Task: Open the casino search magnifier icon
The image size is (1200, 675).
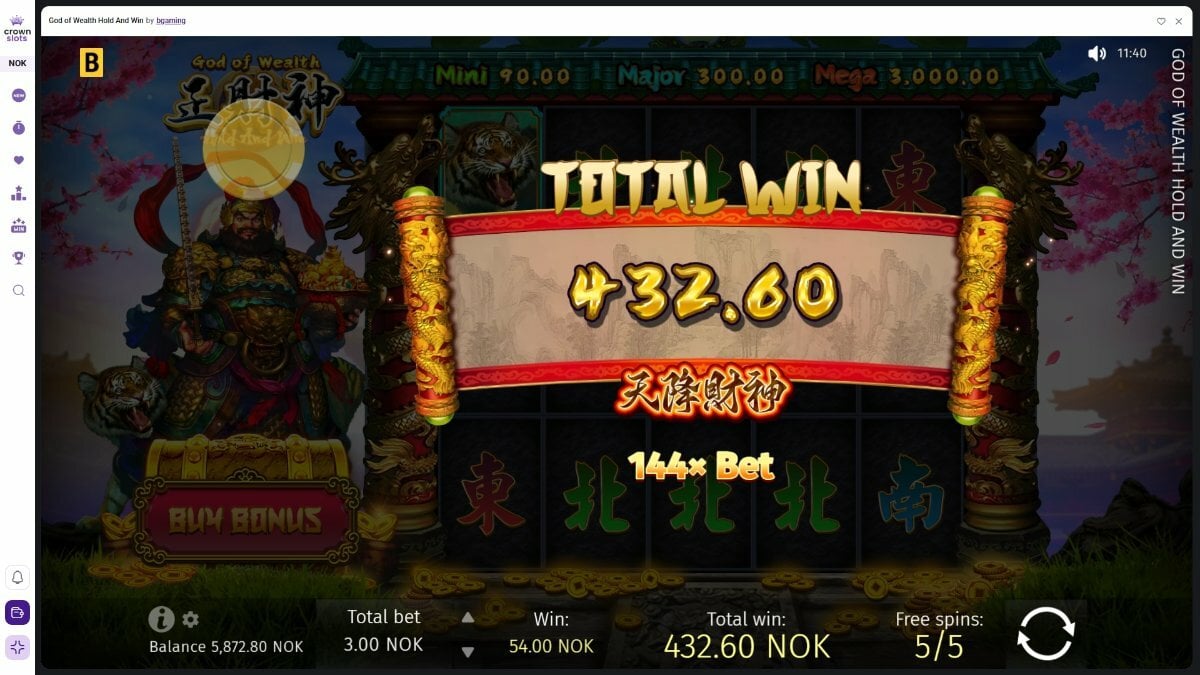Action: [x=18, y=290]
